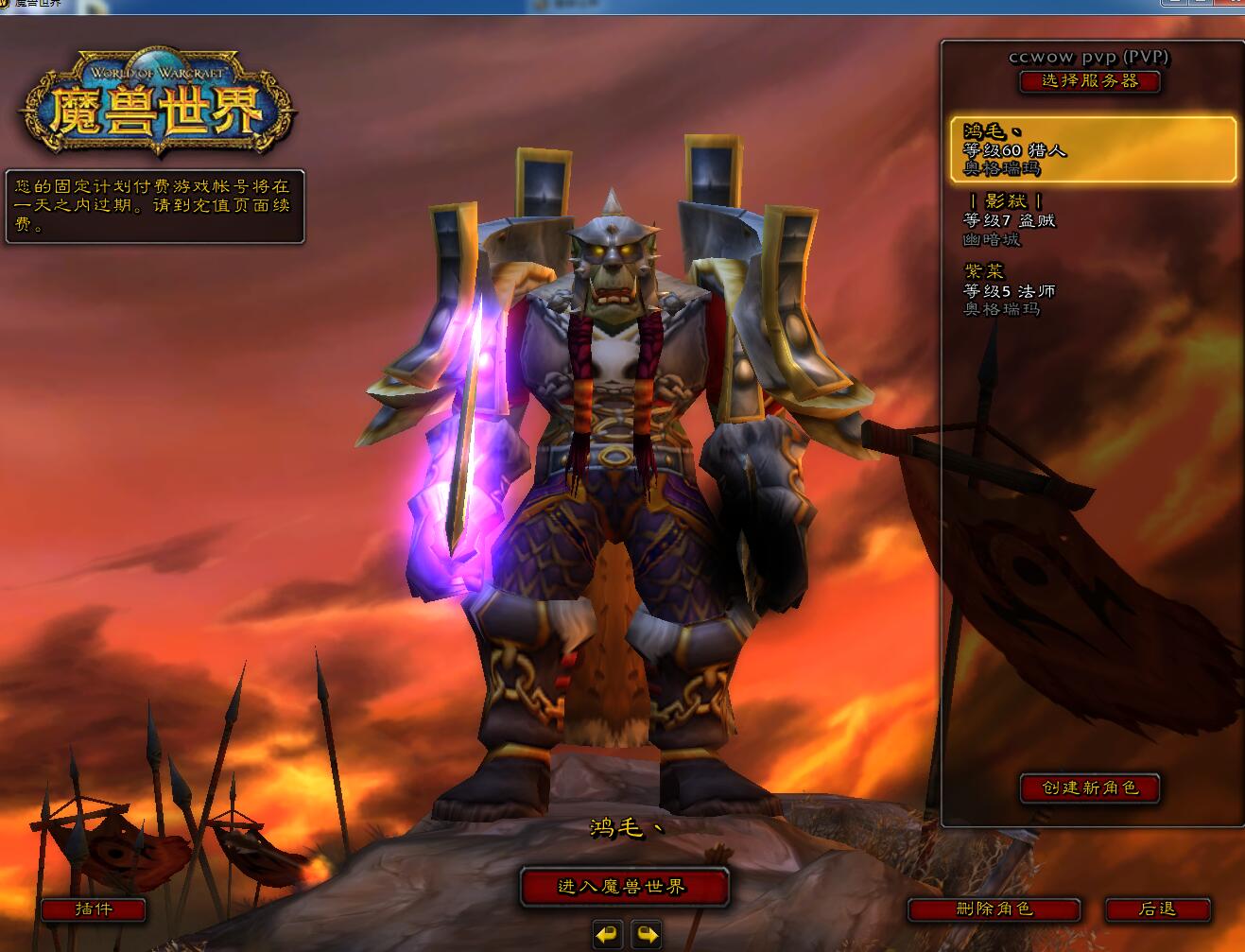1245x952 pixels.
Task: Create a new character with 创建新角色
Action: tap(1089, 788)
